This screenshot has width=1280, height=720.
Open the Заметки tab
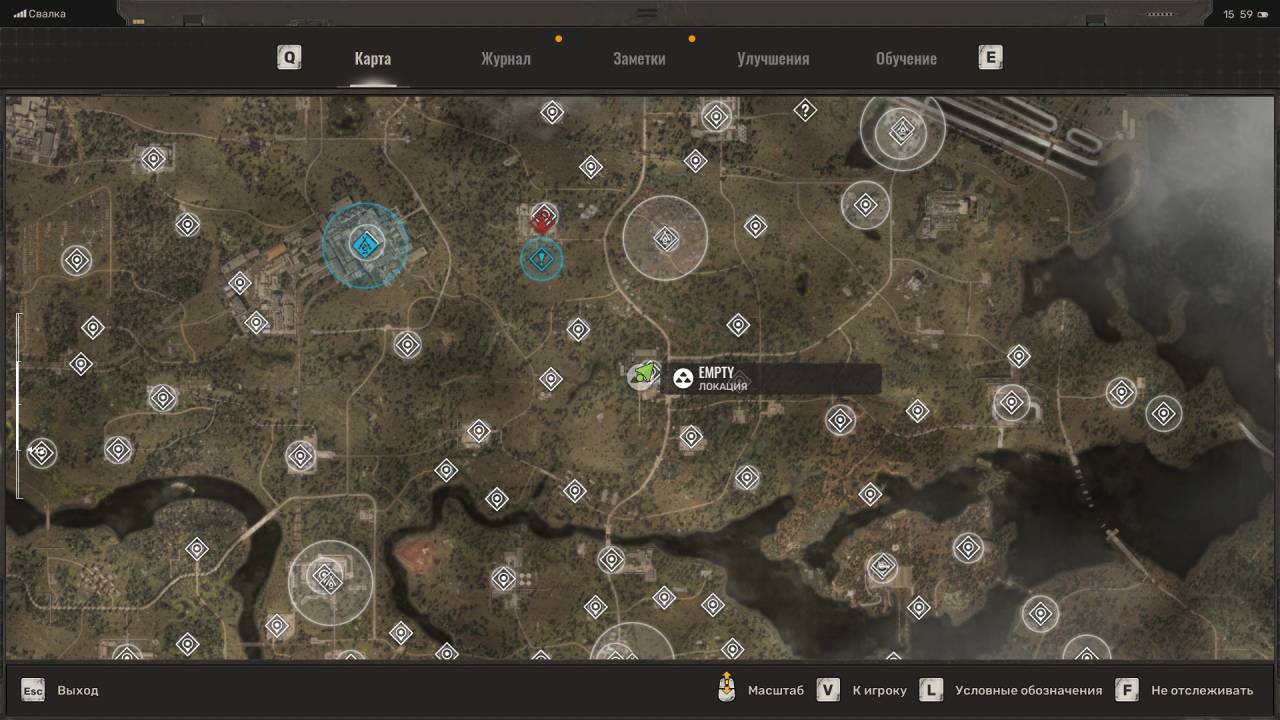[x=639, y=58]
